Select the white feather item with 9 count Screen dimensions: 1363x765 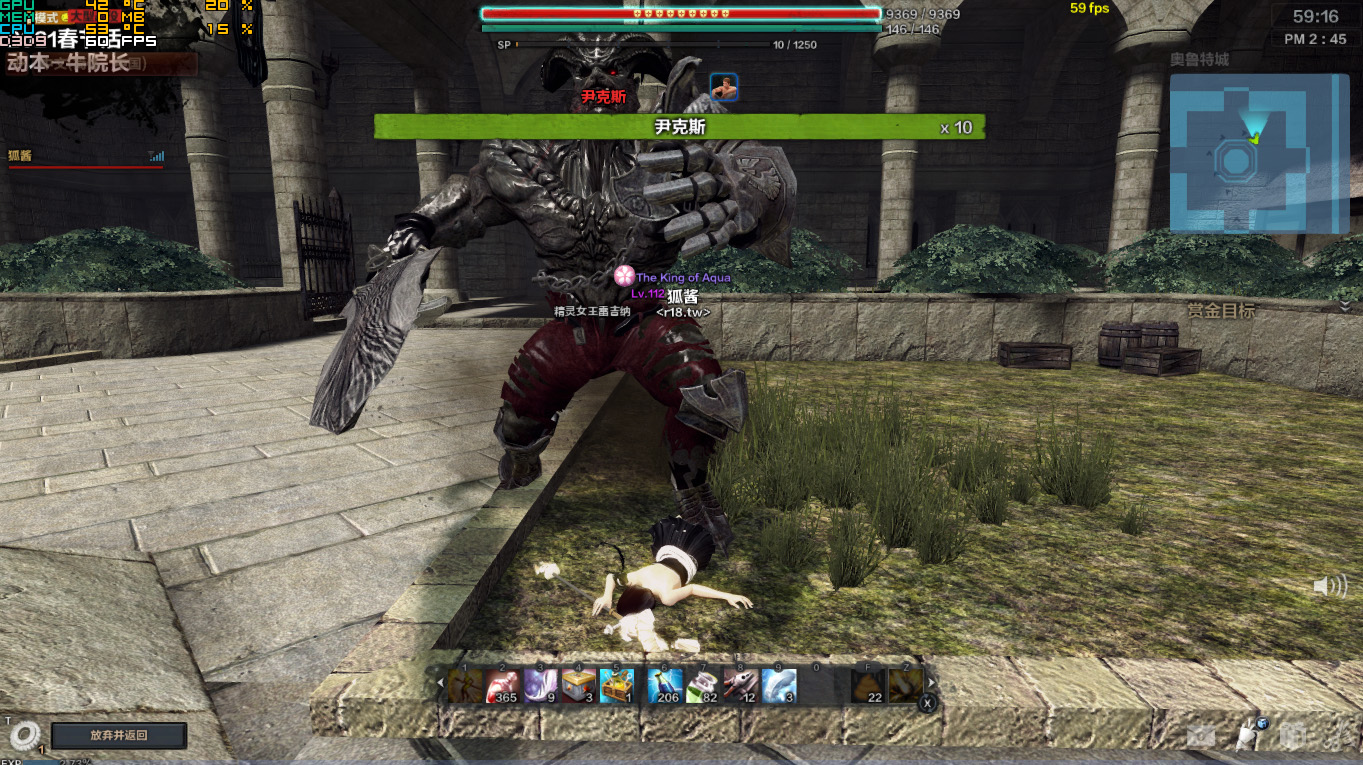click(540, 686)
